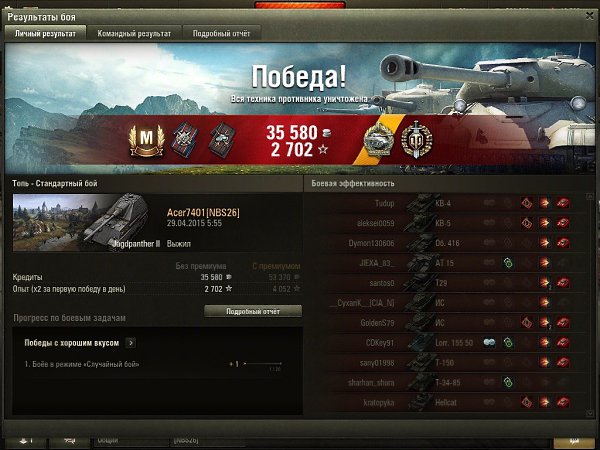Select the Личный результат tab
This screenshot has width=600, height=450.
[x=46, y=33]
